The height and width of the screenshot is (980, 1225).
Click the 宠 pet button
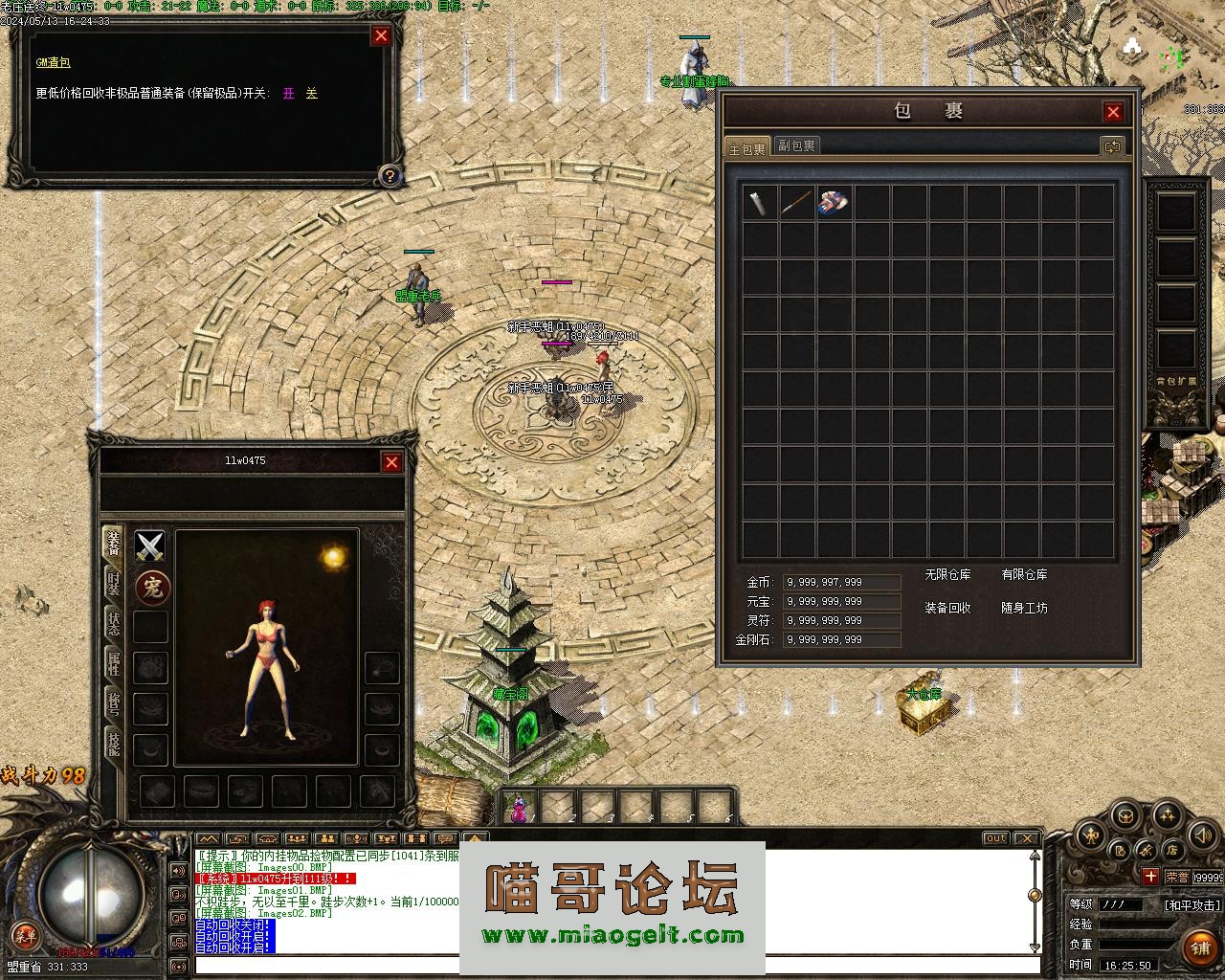pyautogui.click(x=150, y=587)
